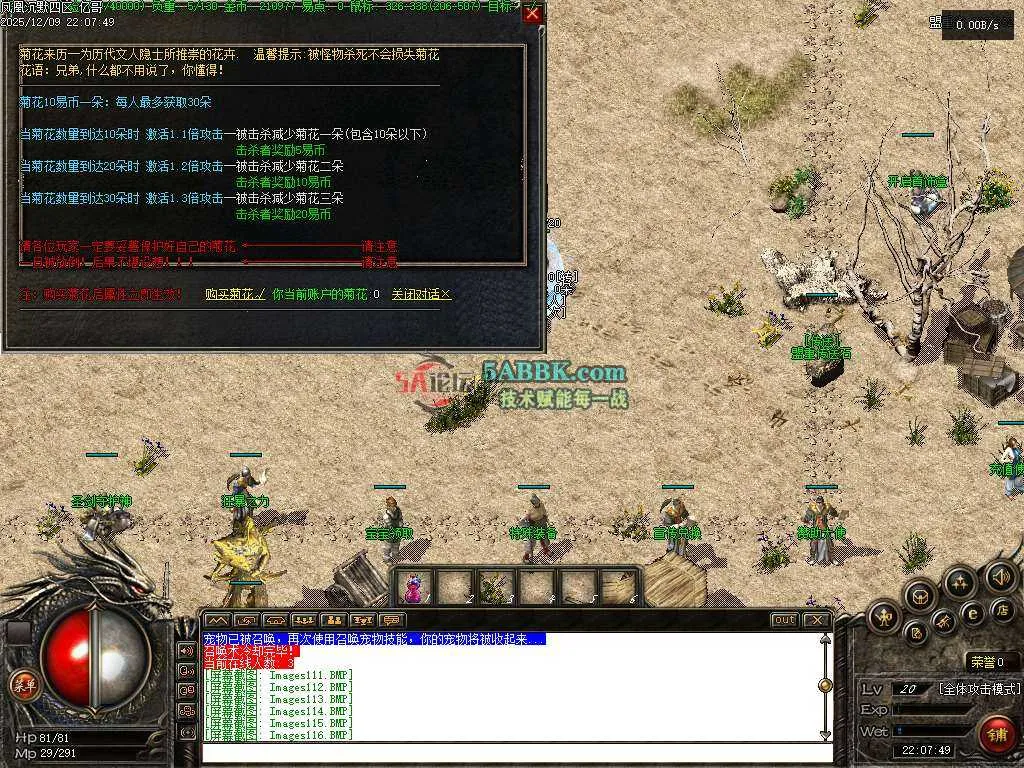
Task: Switch the 全体攻击模式 attack mode label
Action: 978,689
